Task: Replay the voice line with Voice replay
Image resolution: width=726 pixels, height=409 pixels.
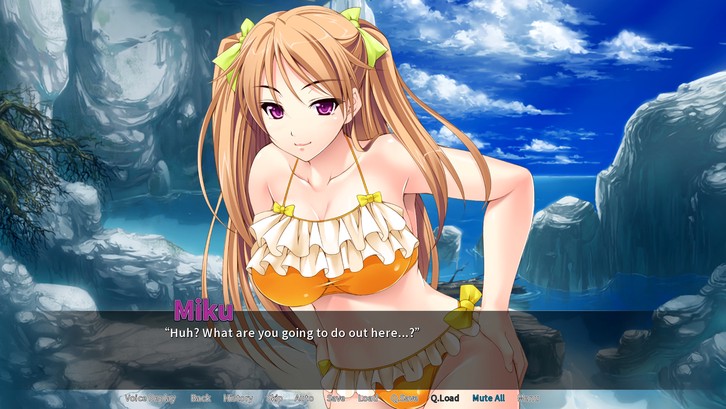Action: [x=150, y=398]
